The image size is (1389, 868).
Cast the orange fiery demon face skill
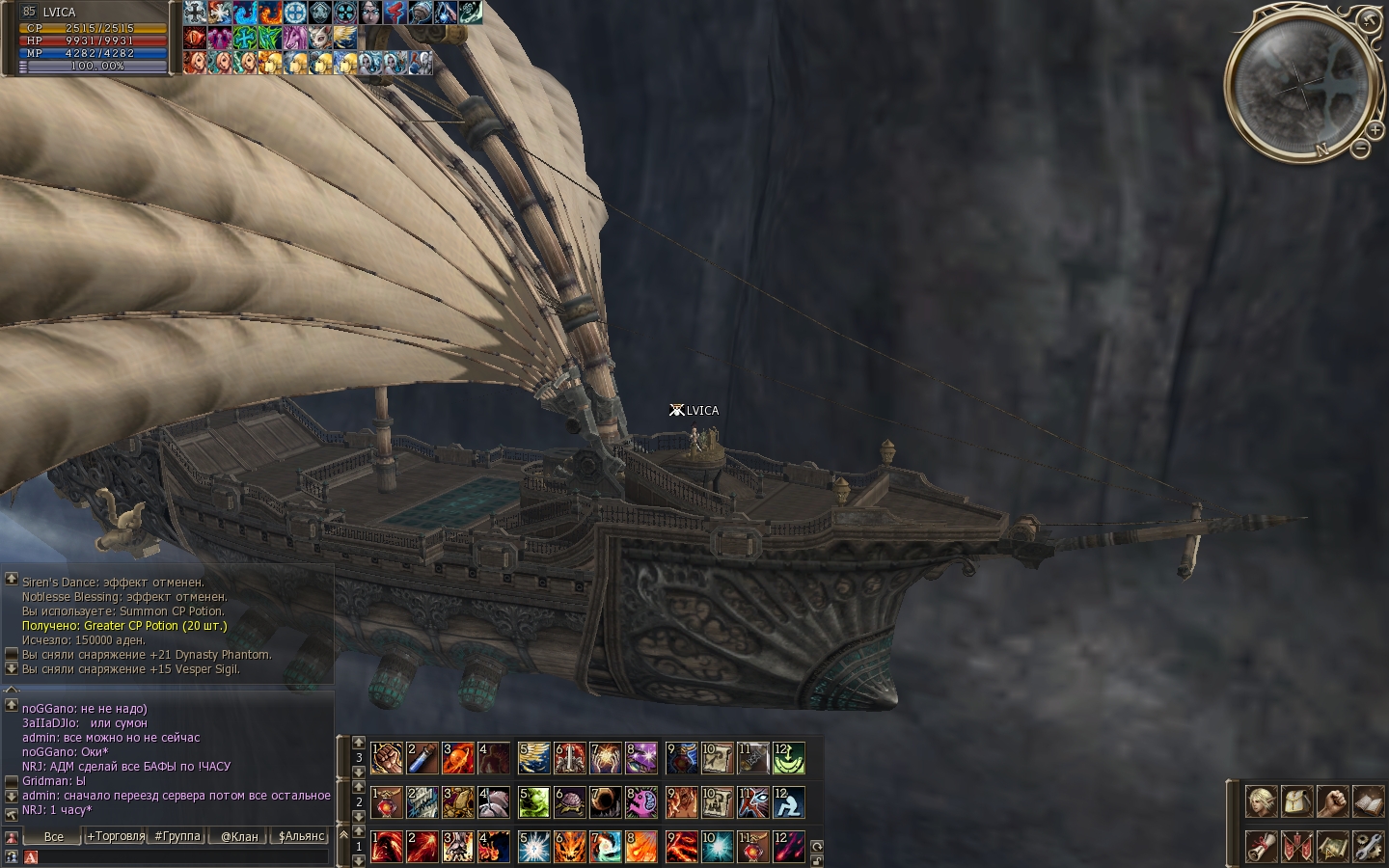coord(570,847)
